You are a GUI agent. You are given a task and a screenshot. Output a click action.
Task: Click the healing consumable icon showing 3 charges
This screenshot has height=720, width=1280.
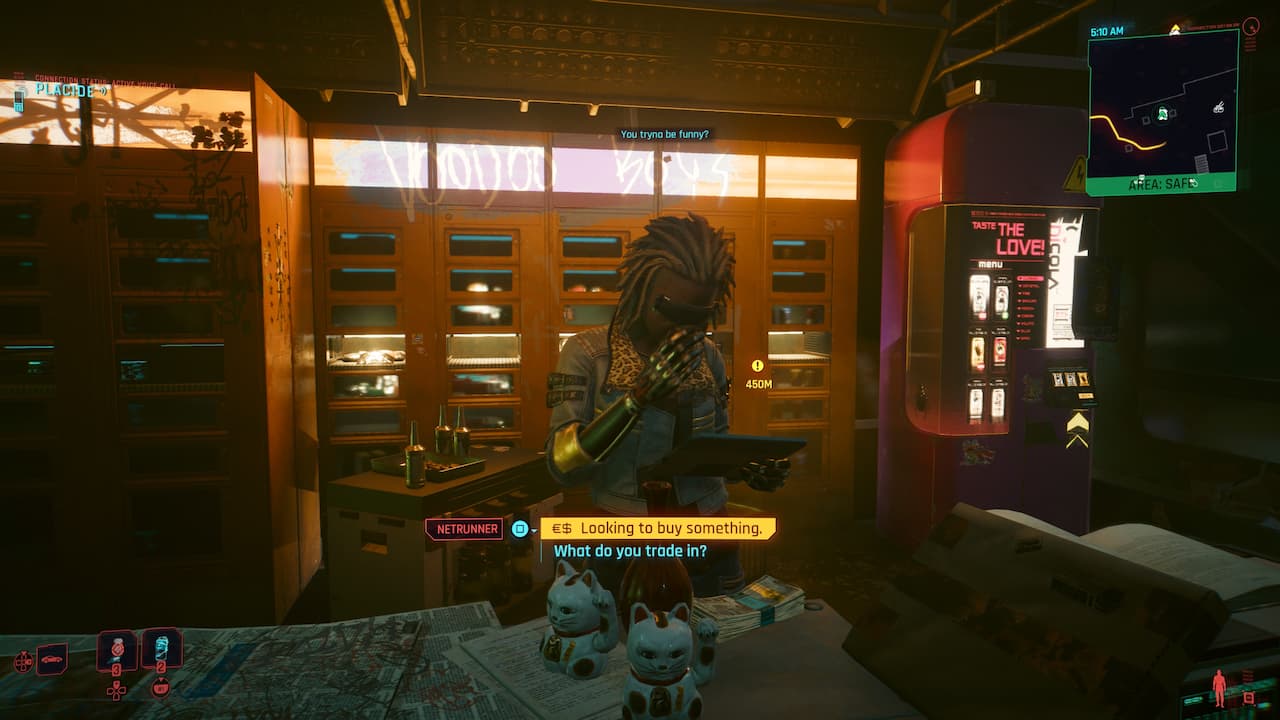click(117, 651)
